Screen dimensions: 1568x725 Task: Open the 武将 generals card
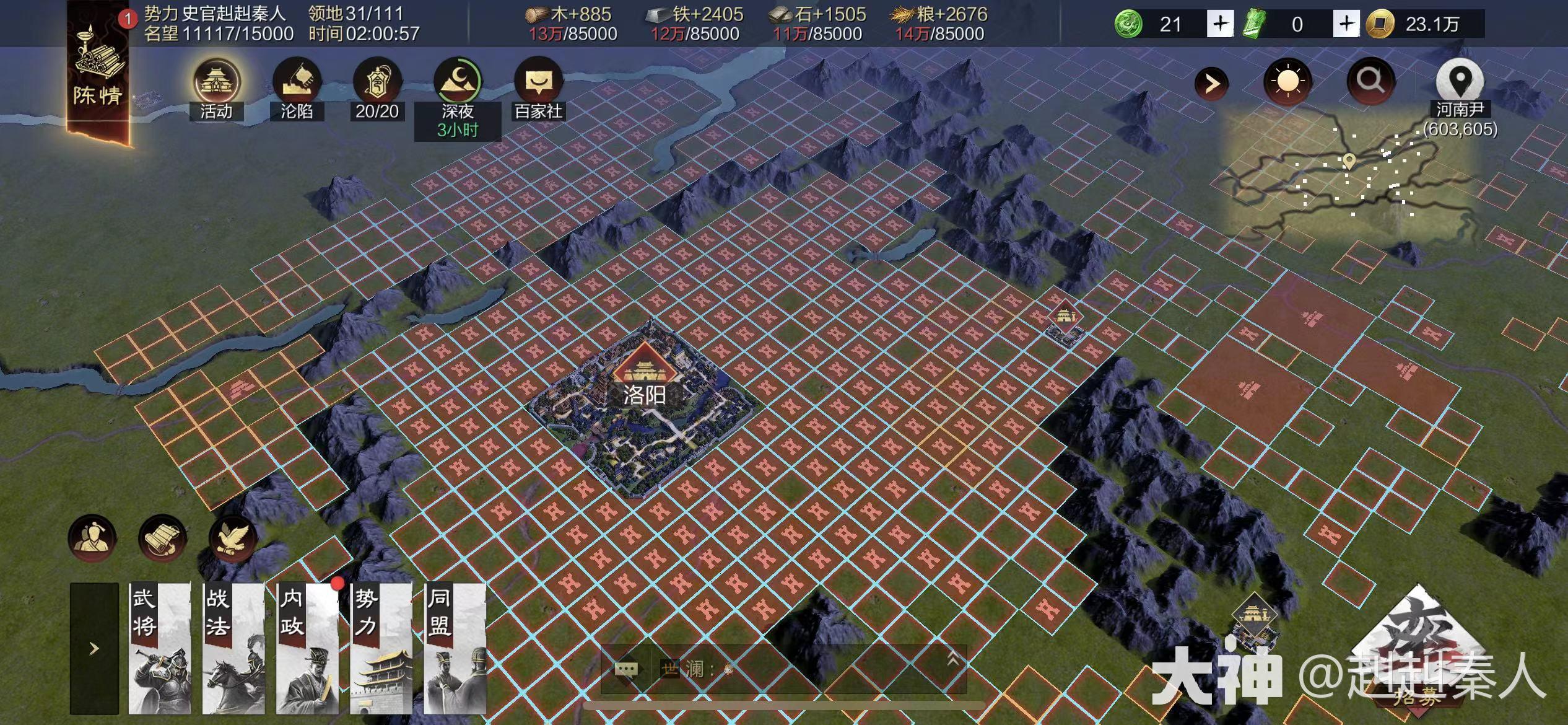(159, 648)
